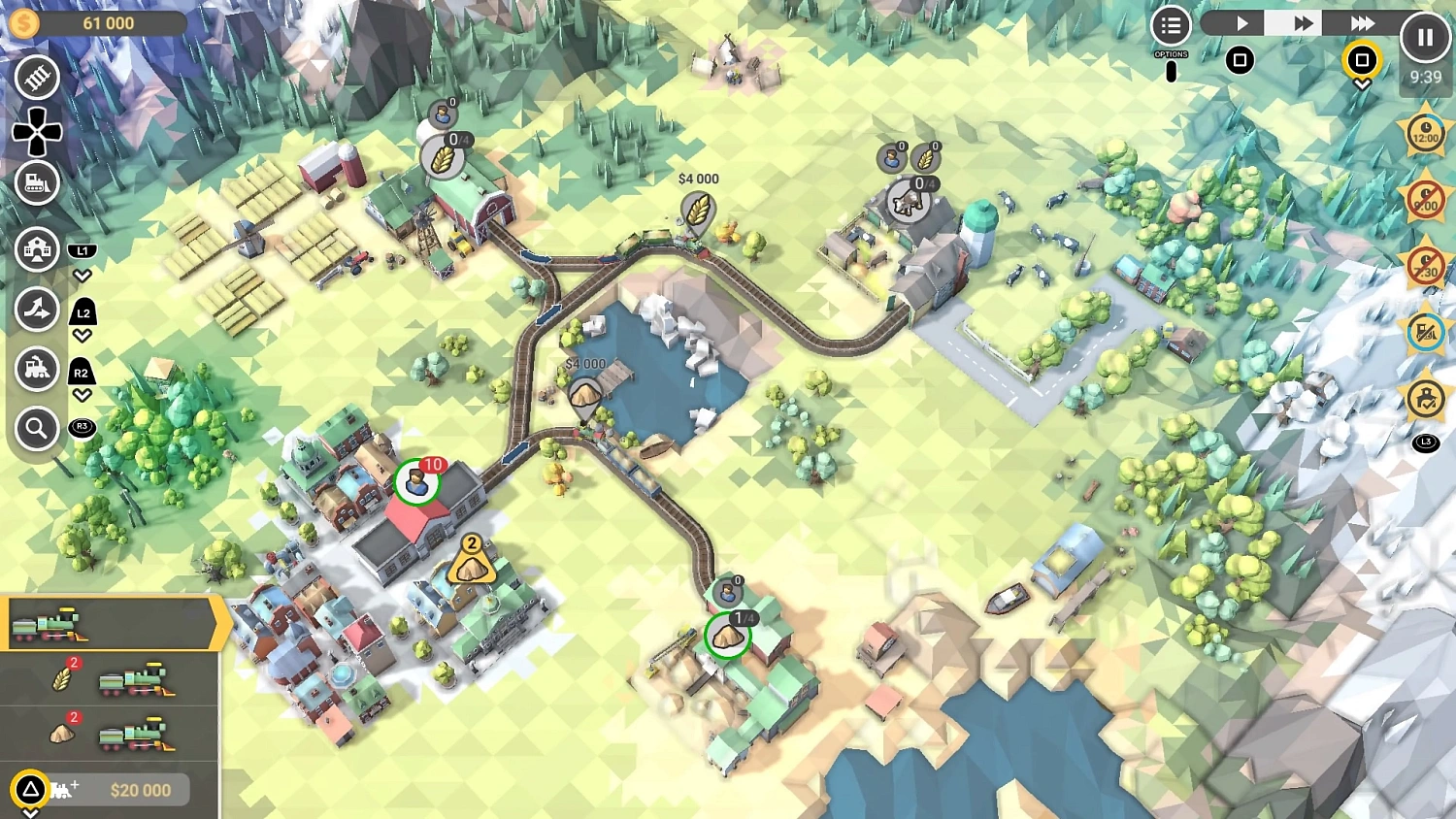Select the bulldozer demolish tool

(37, 182)
